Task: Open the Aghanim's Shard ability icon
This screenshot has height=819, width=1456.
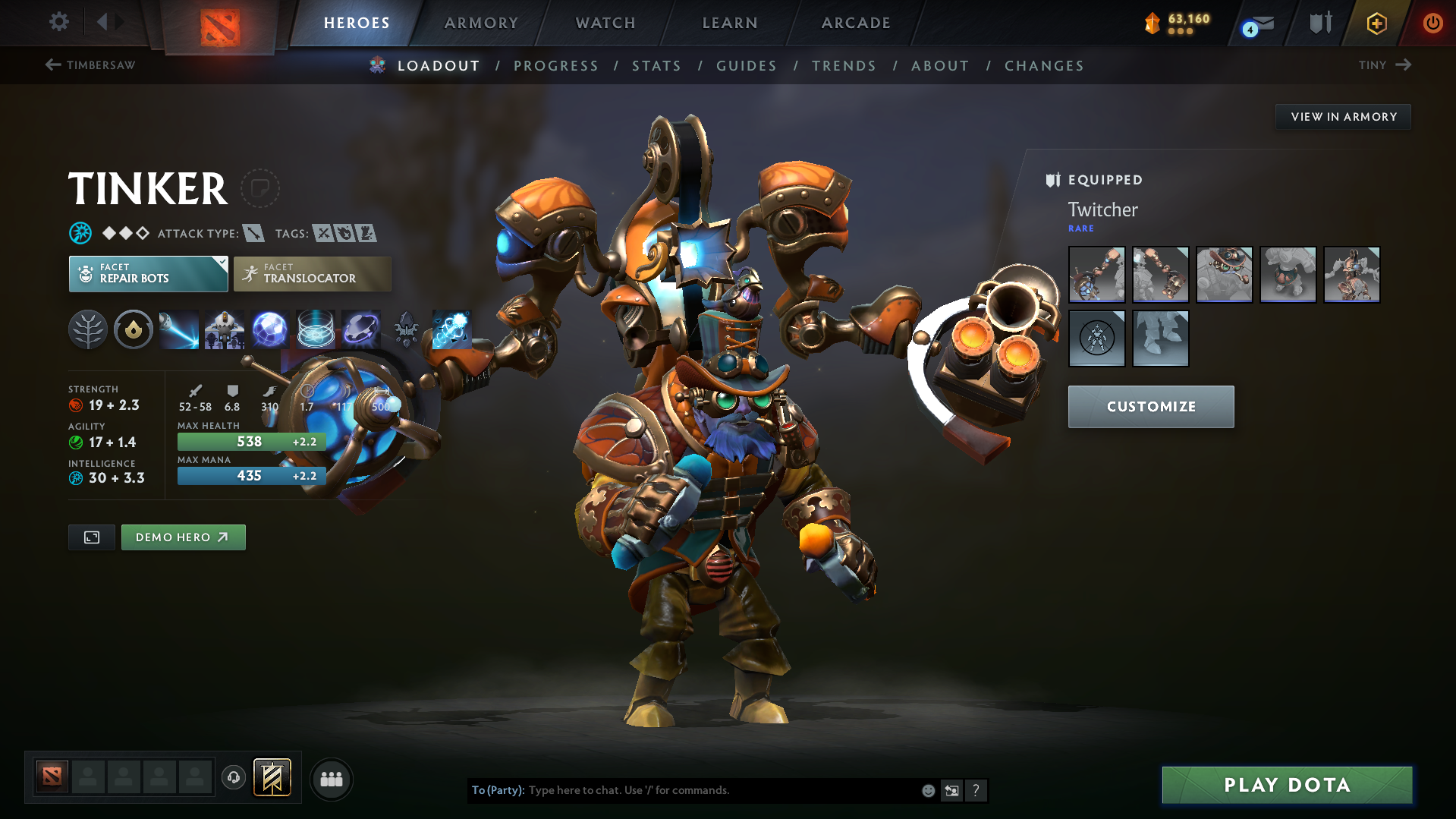Action: pos(406,329)
